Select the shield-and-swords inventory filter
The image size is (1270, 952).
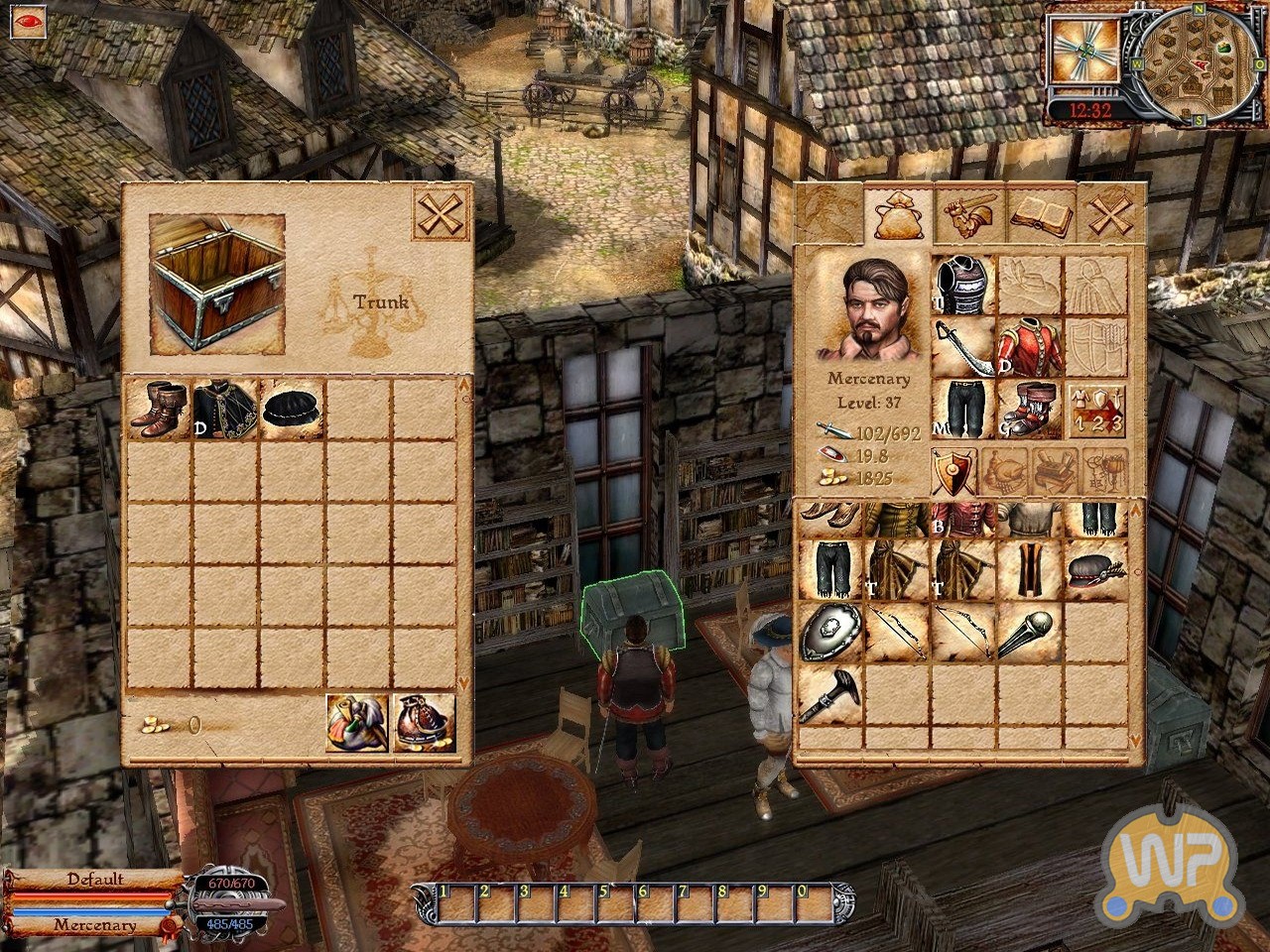(953, 471)
